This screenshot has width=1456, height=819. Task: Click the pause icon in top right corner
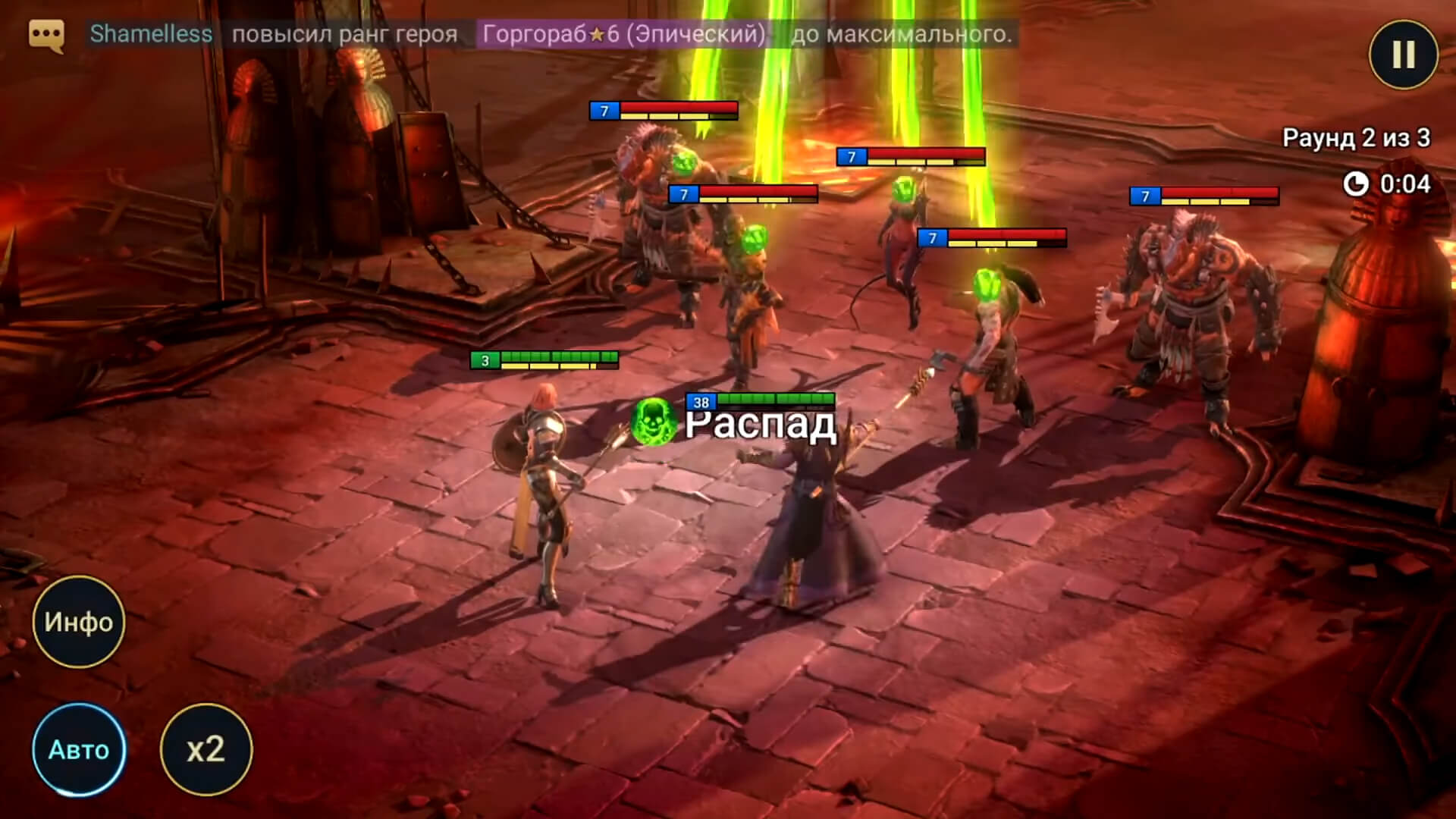(x=1404, y=53)
